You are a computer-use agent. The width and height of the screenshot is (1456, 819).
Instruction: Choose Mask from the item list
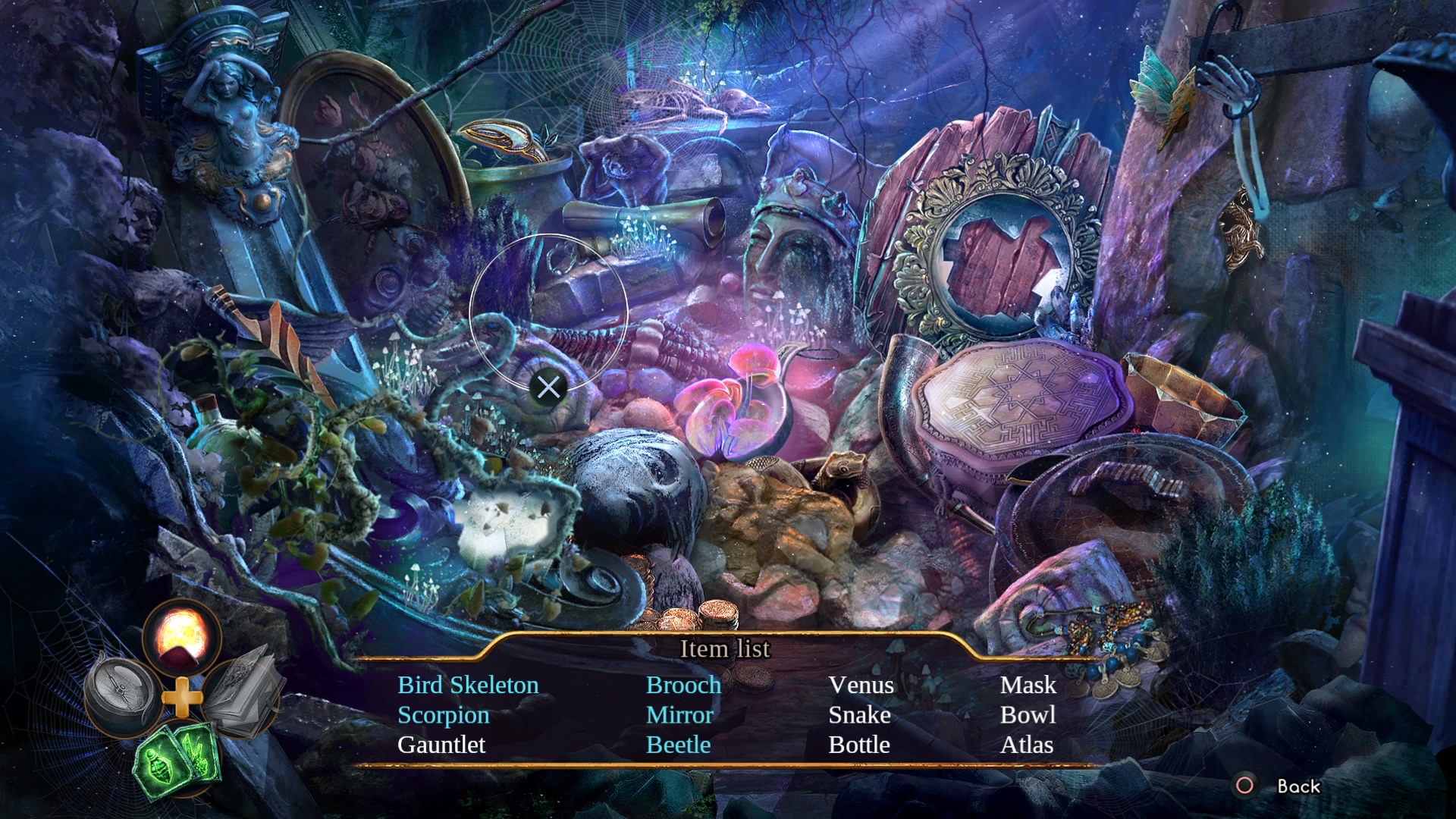(x=1028, y=685)
